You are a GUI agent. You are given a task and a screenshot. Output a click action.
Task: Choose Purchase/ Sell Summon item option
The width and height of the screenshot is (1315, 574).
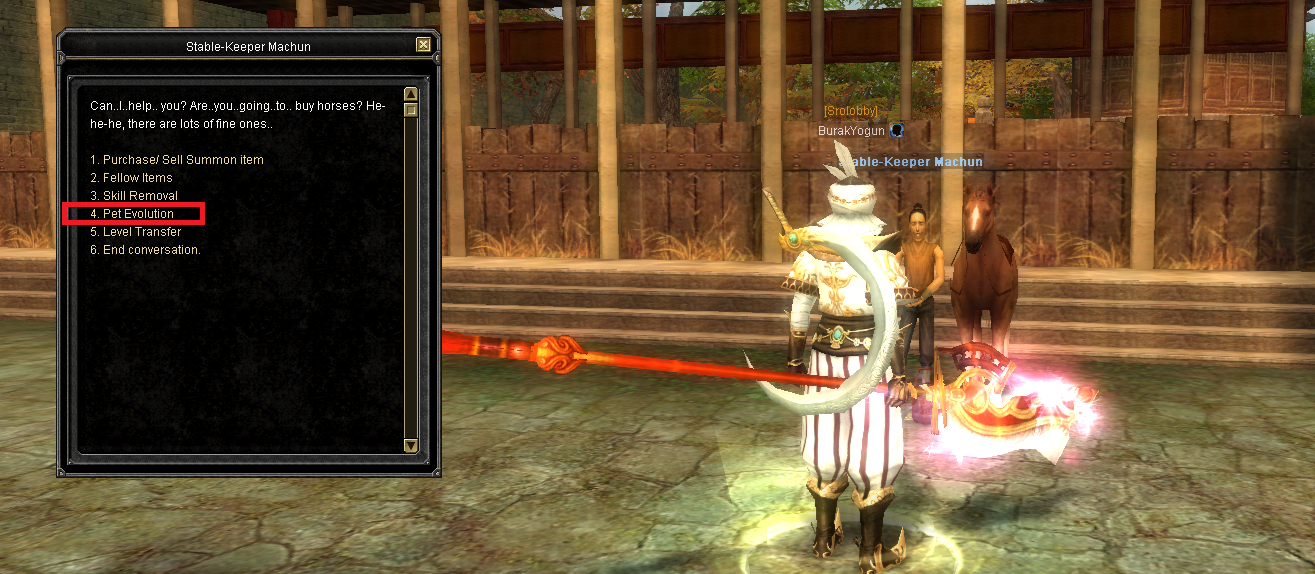point(177,160)
